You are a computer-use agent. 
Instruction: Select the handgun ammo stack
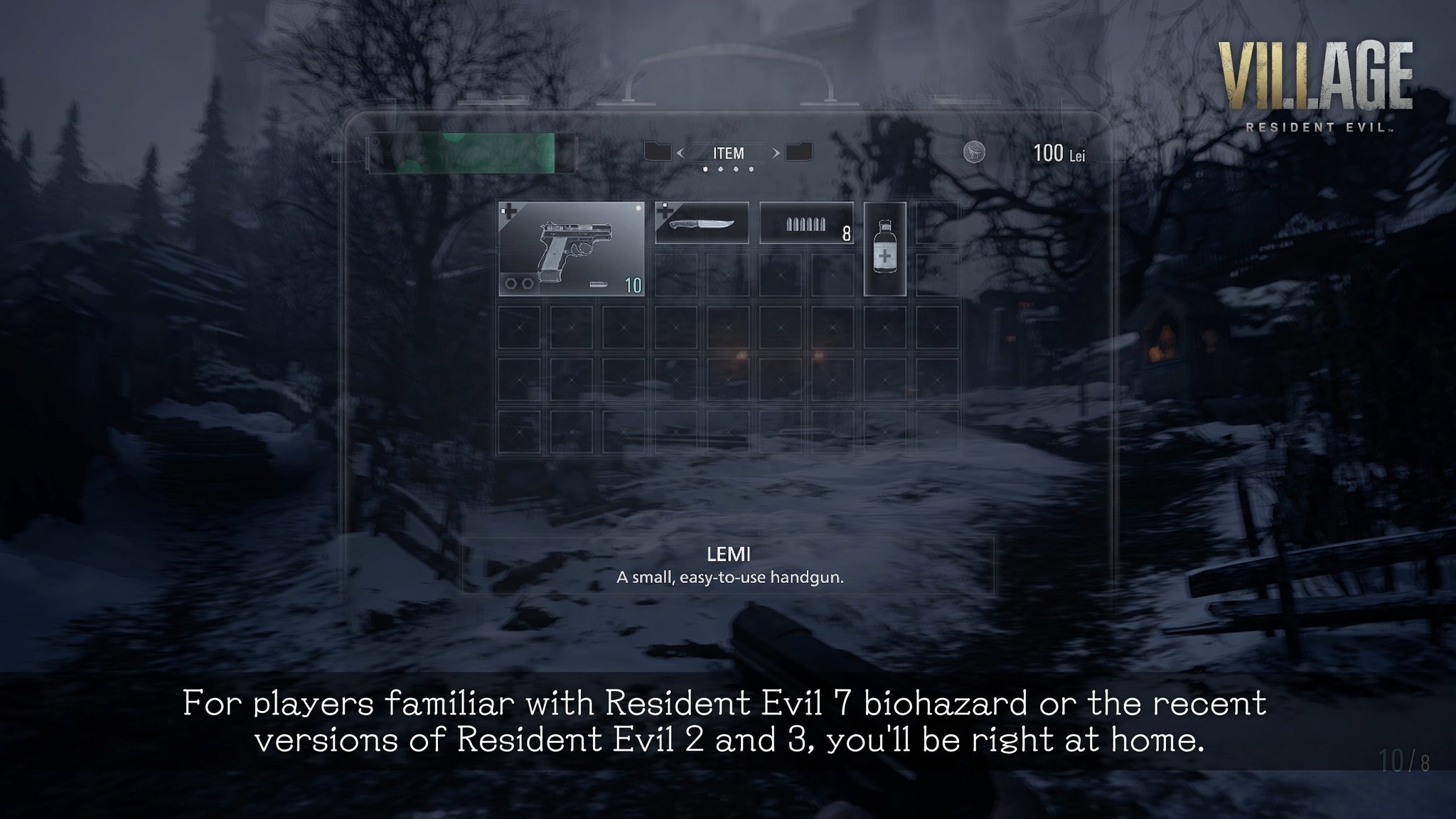tap(806, 223)
